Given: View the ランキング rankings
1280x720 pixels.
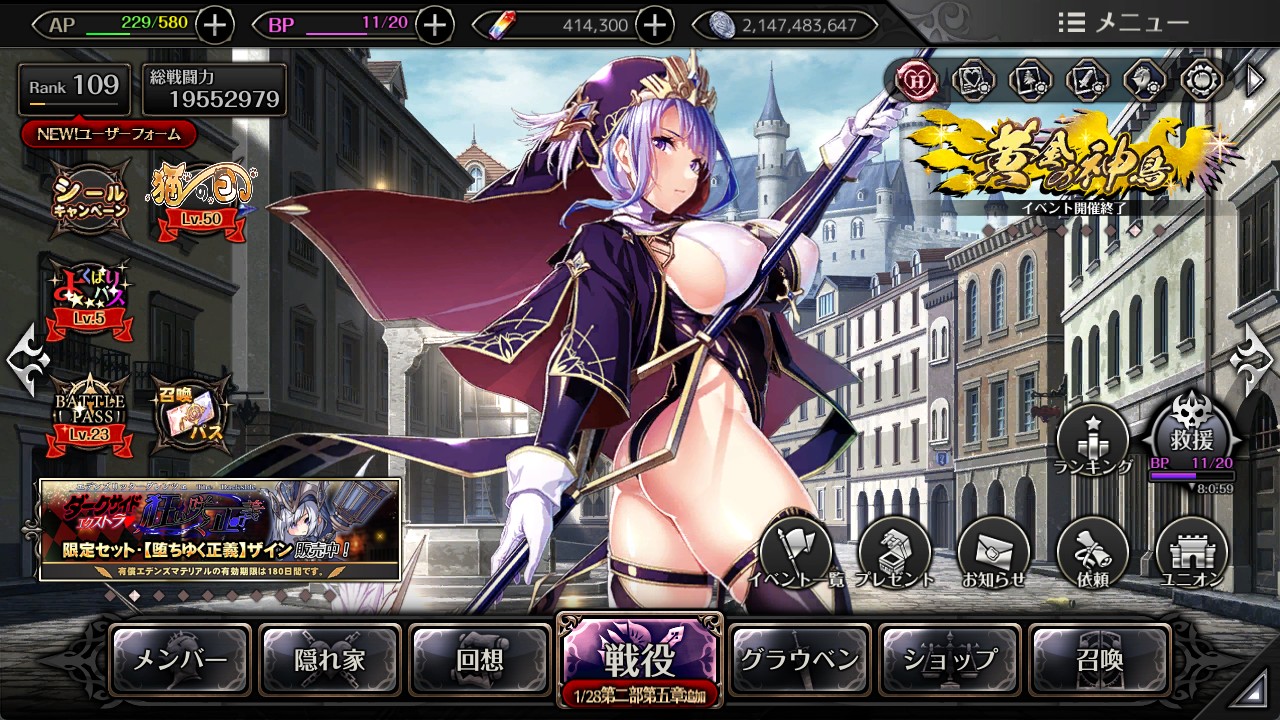Looking at the screenshot, I should click(x=1093, y=442).
